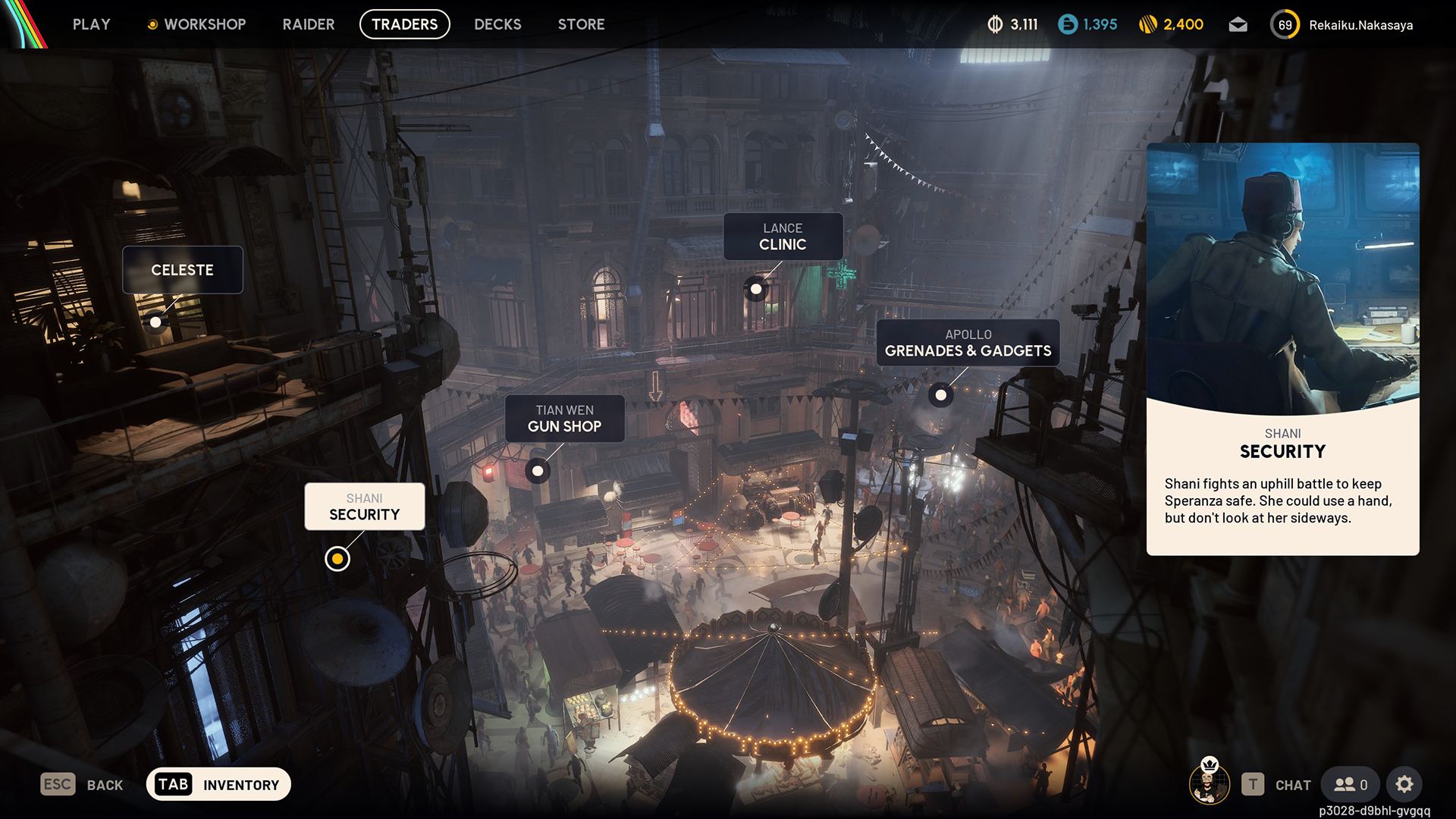Go back with the Back button
Image resolution: width=1456 pixels, height=819 pixels.
pyautogui.click(x=82, y=785)
